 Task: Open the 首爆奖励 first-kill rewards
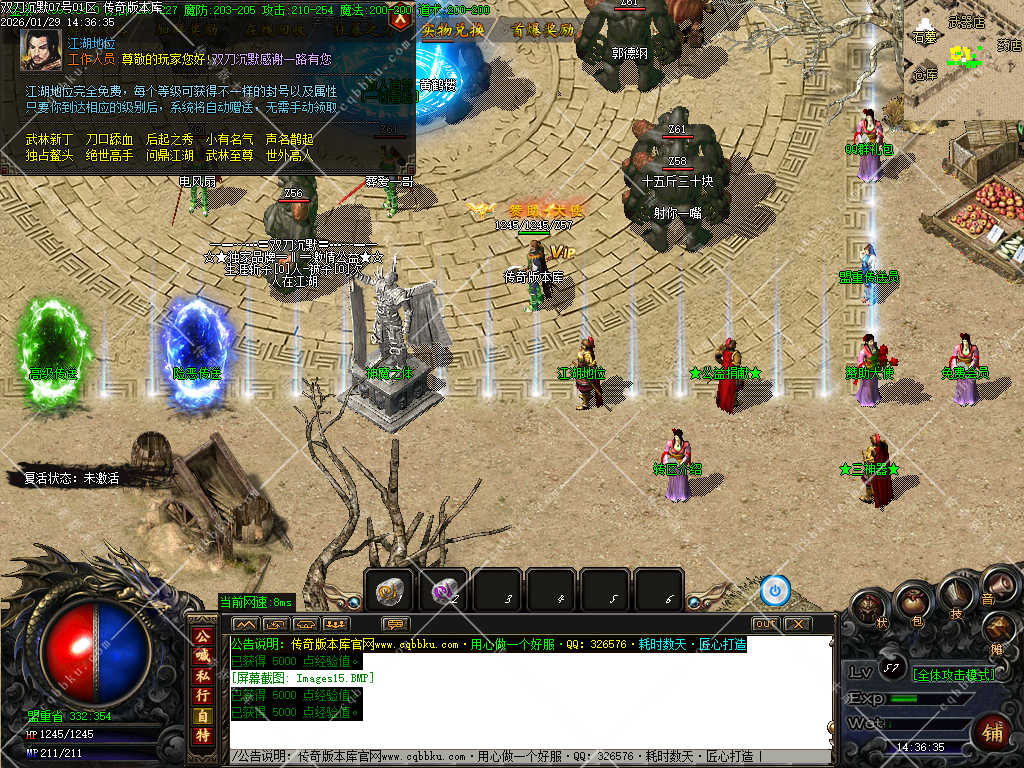coord(543,30)
